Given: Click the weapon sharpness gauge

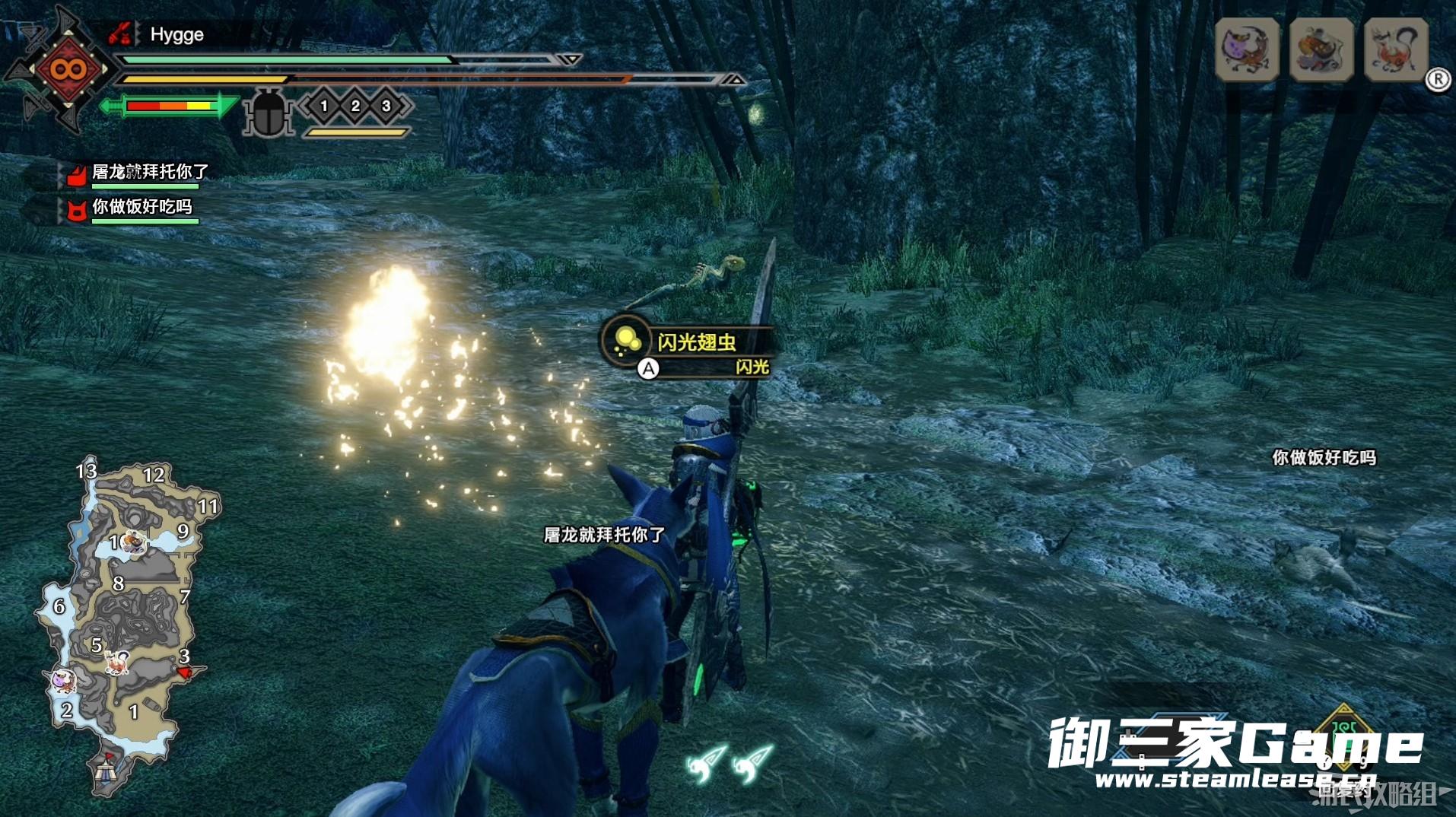Looking at the screenshot, I should click(x=170, y=106).
